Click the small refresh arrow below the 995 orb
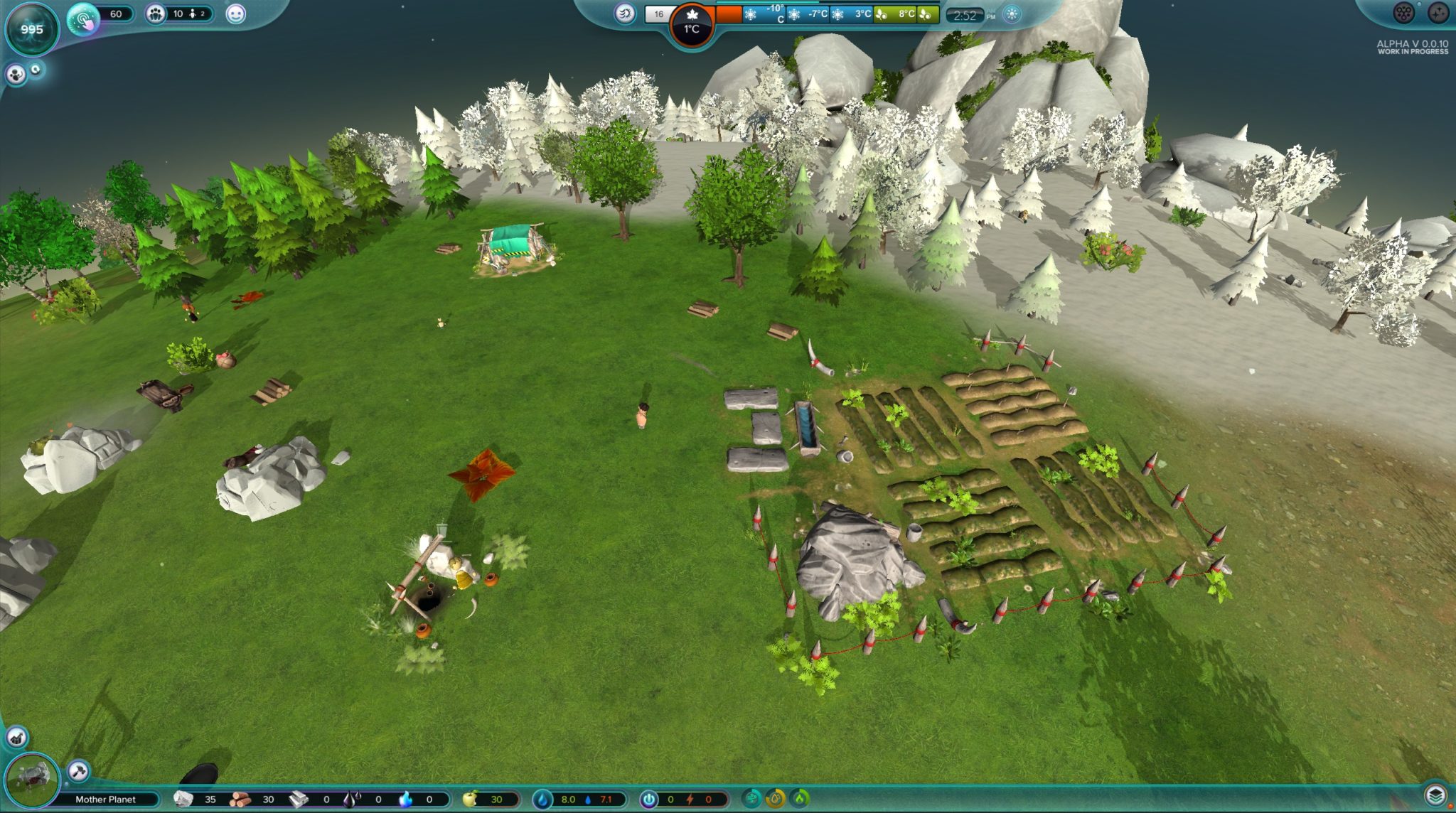 (36, 69)
